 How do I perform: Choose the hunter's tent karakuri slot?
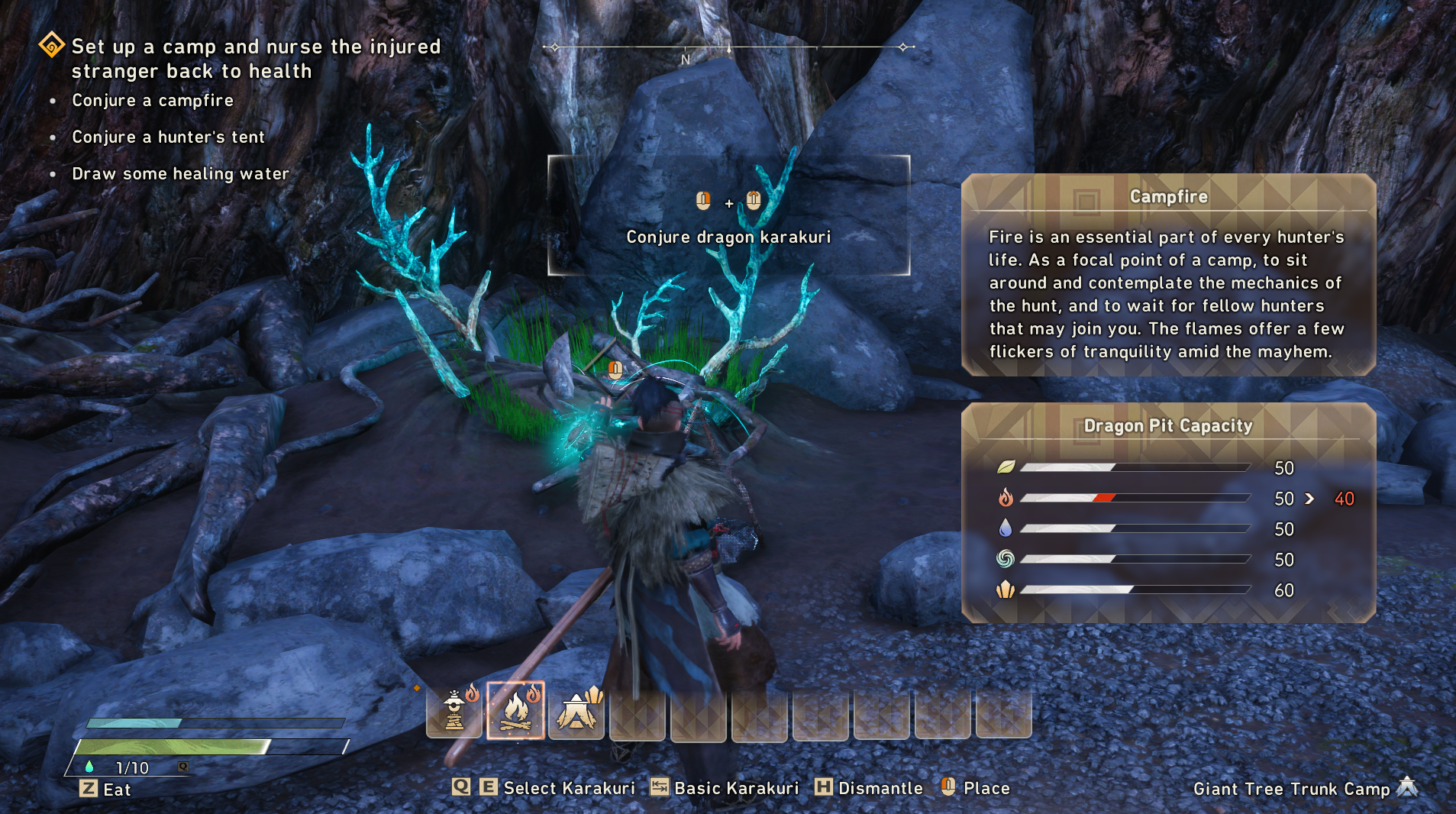click(x=576, y=711)
